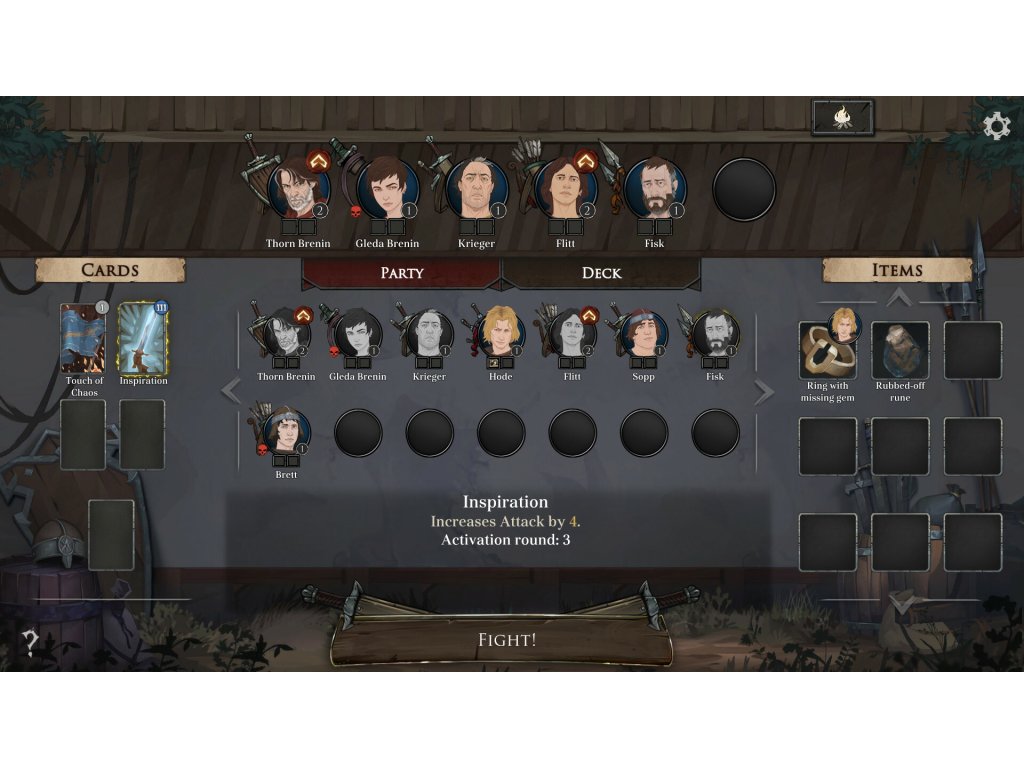Open the Party tab
The image size is (1024, 768).
click(401, 273)
